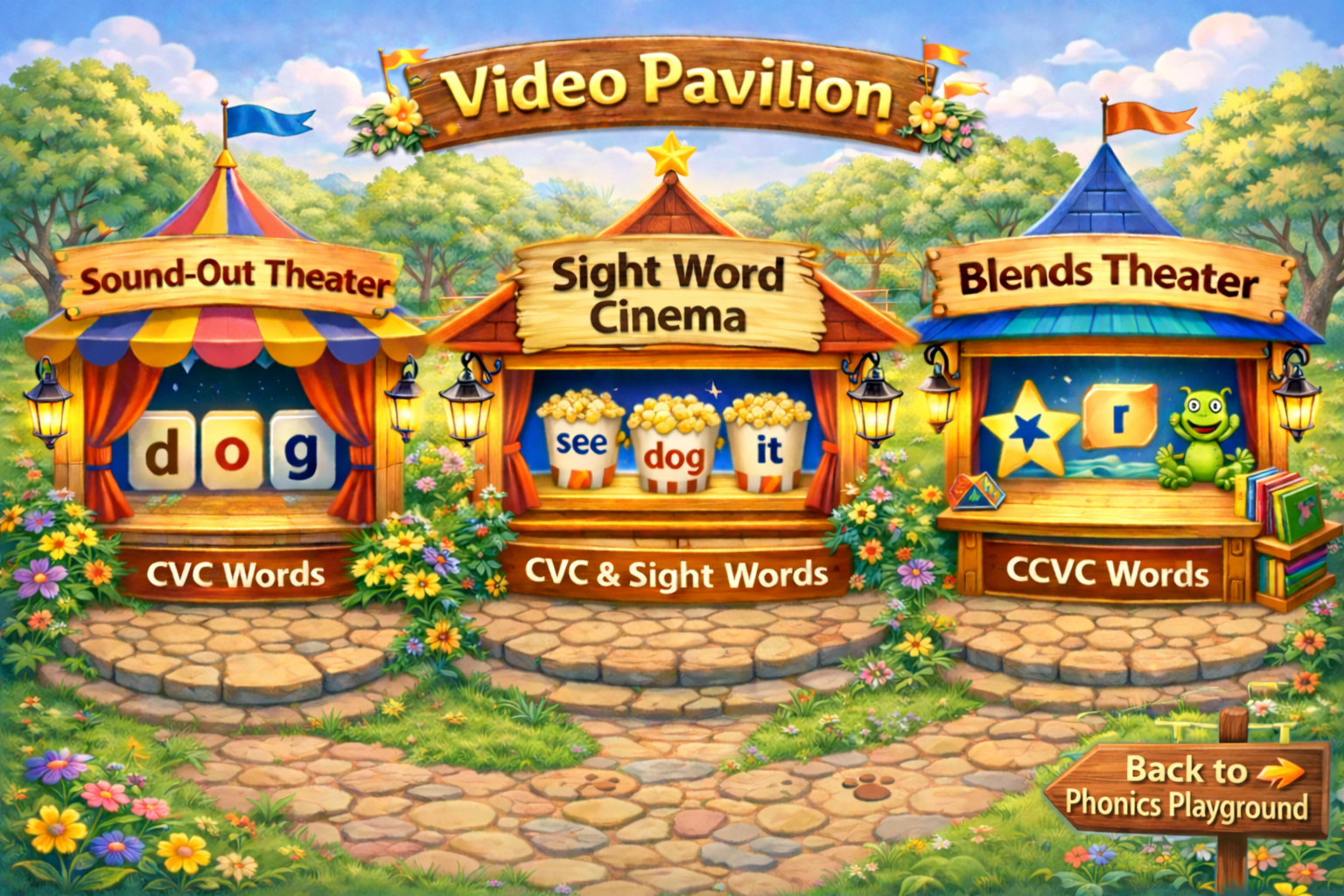Expand the CVC Words section

pyautogui.click(x=238, y=574)
